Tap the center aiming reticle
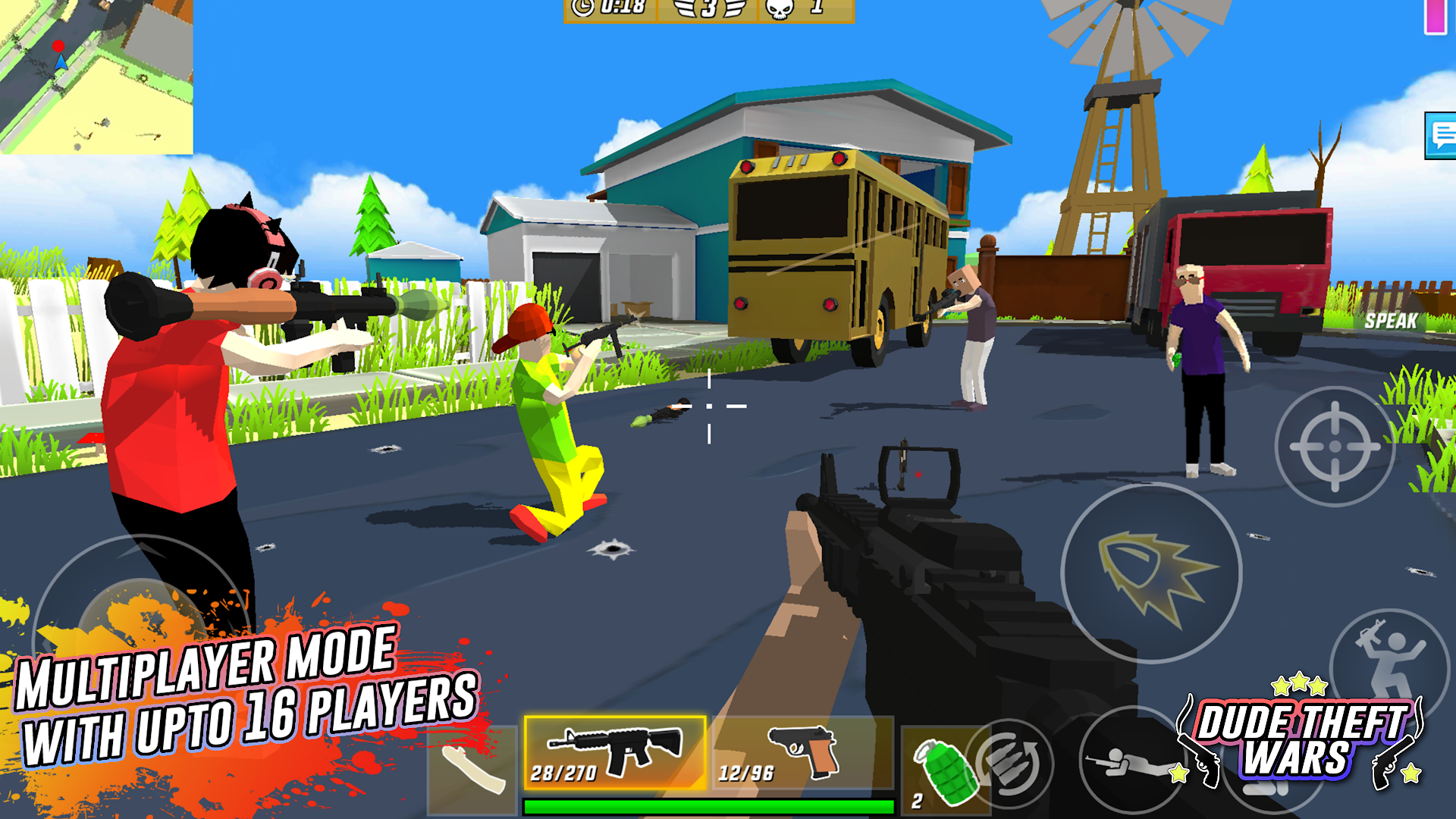 pos(708,407)
